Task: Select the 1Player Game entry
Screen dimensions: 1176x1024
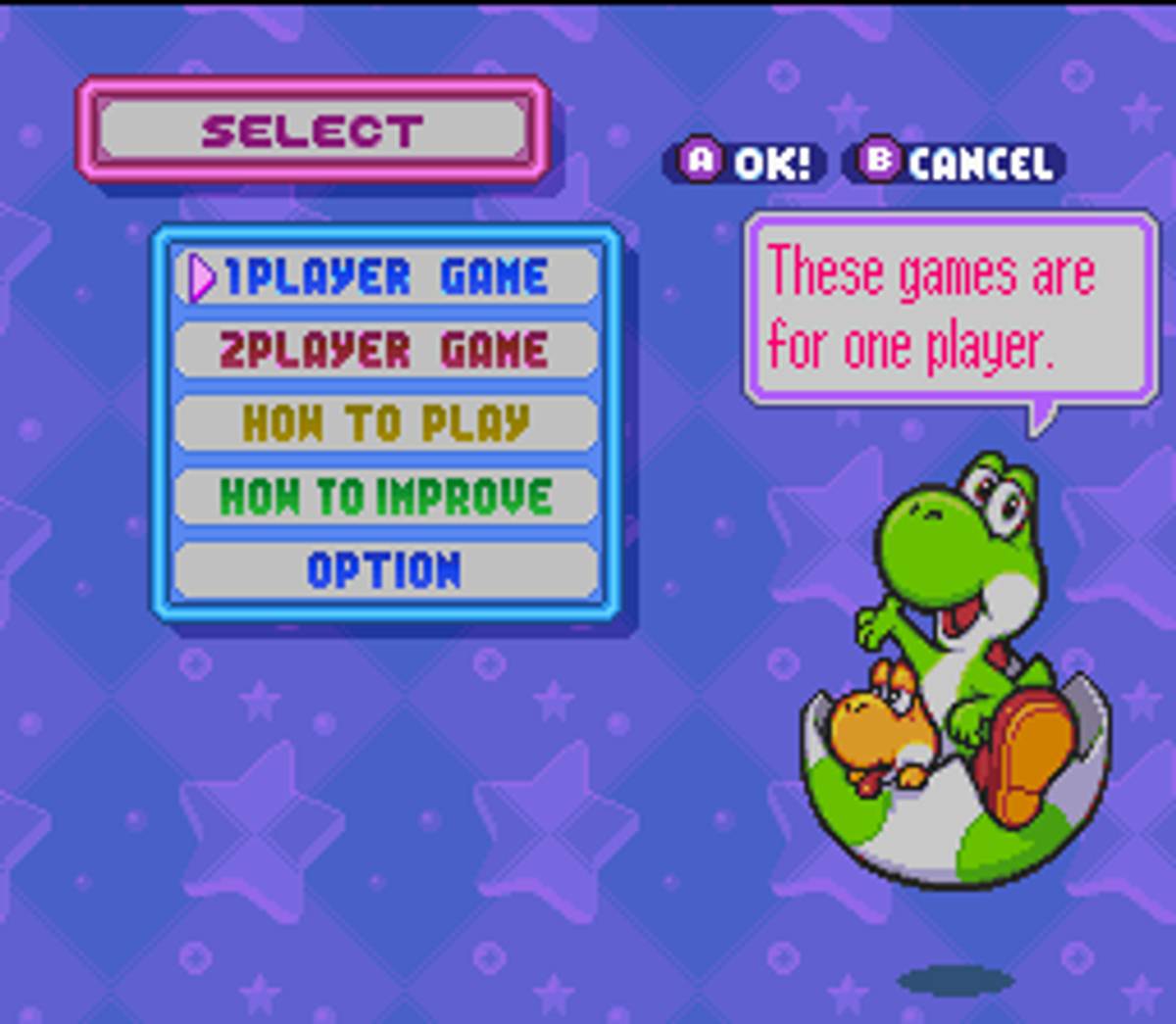Action: [386, 277]
